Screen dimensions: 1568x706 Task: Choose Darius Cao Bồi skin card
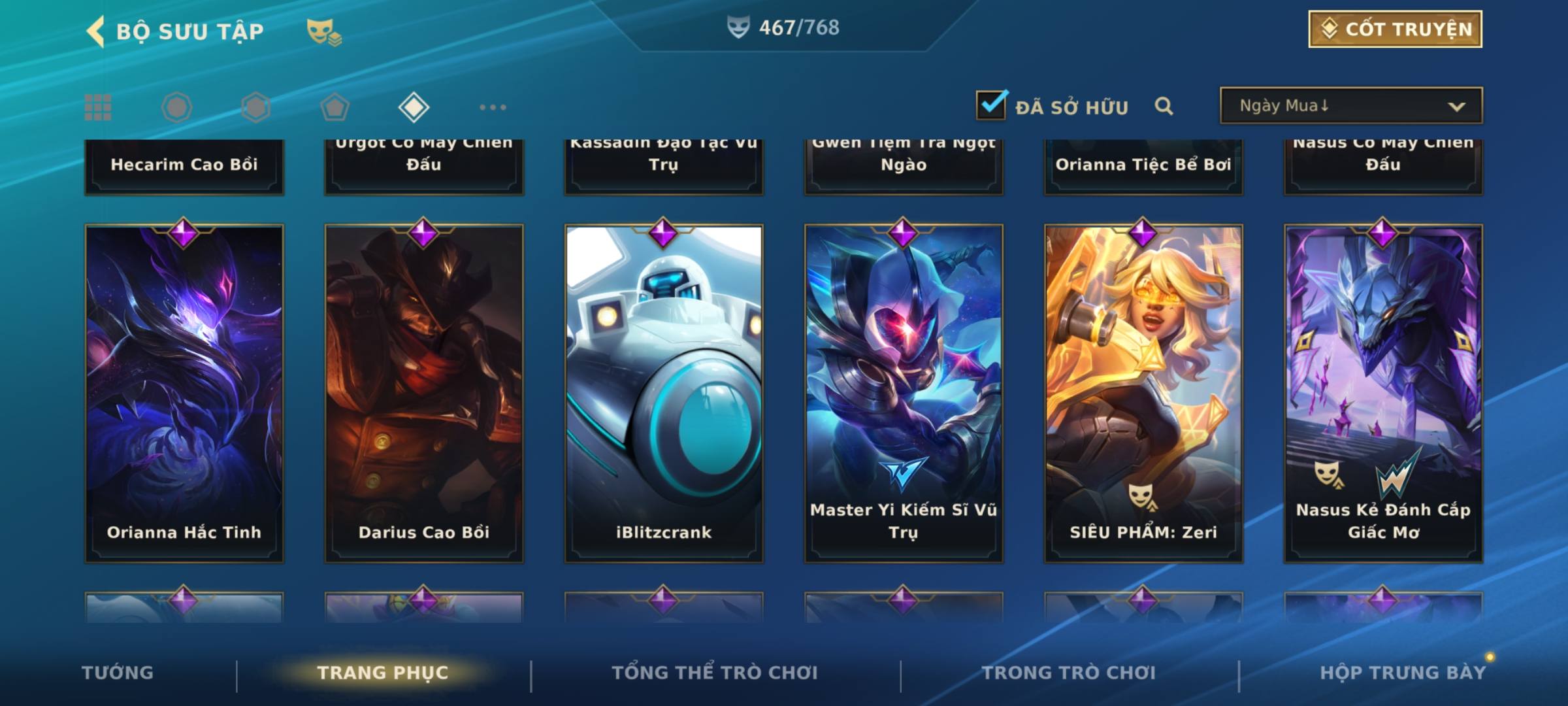pos(424,392)
